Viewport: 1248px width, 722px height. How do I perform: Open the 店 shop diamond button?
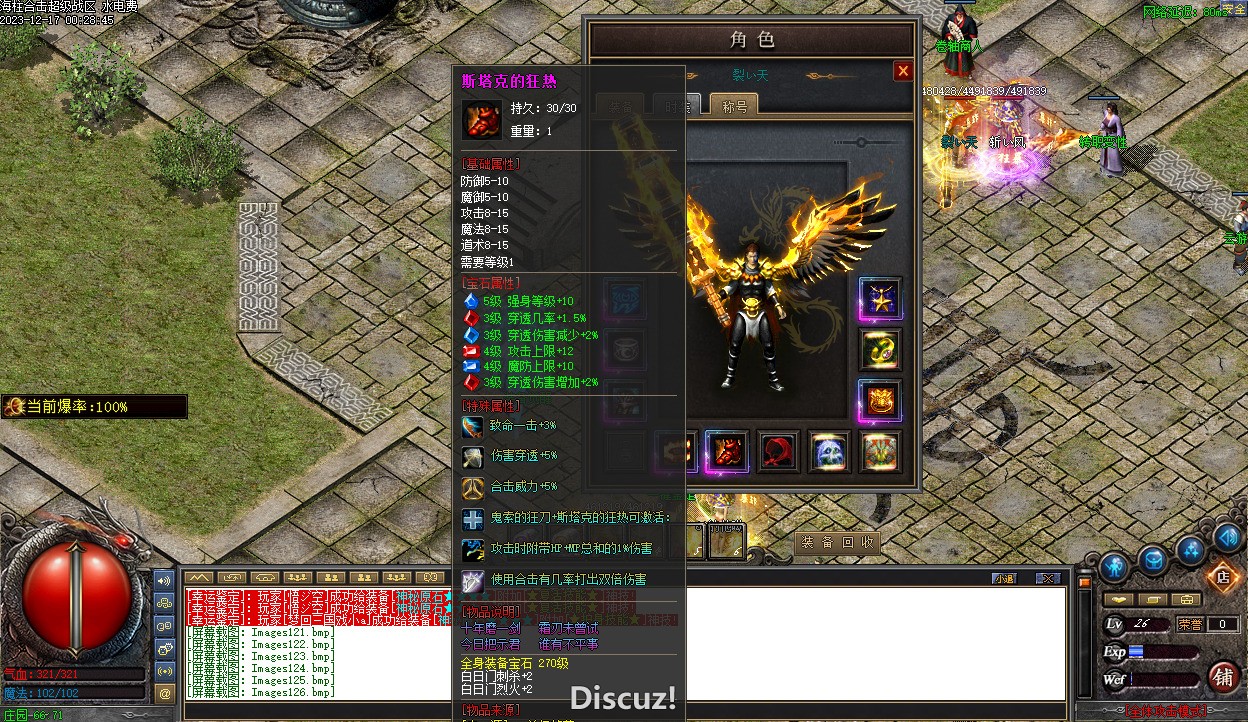(x=1222, y=576)
